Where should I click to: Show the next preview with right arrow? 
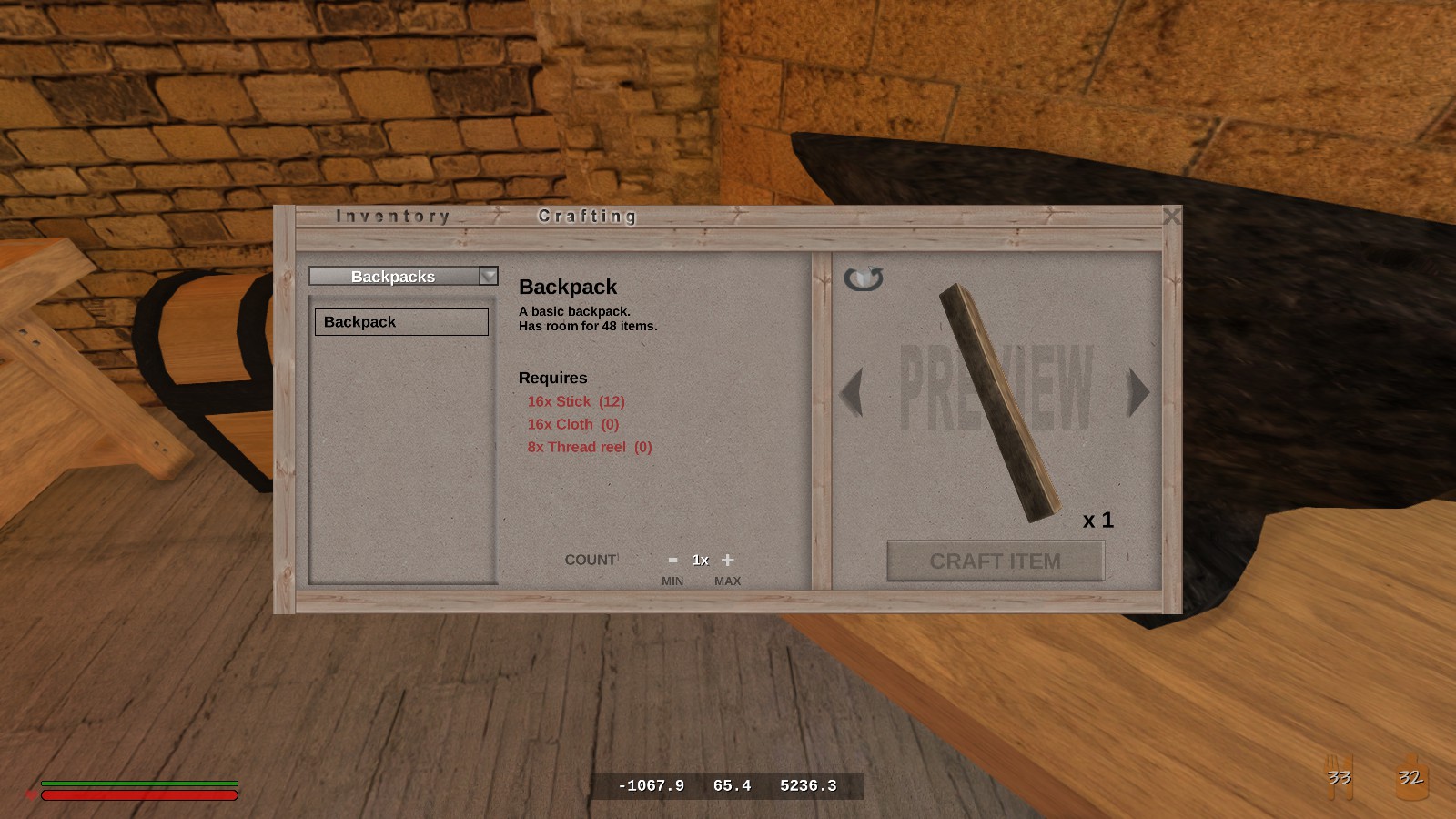1137,392
